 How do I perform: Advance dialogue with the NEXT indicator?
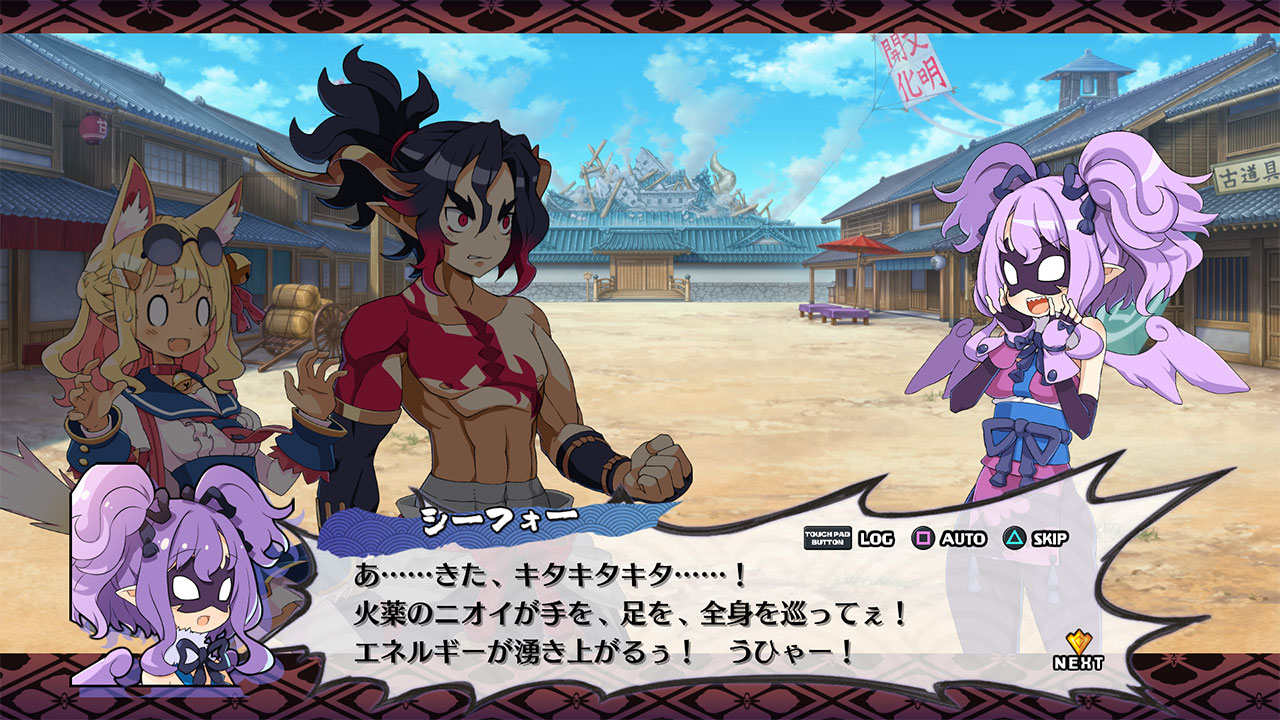click(x=1078, y=651)
